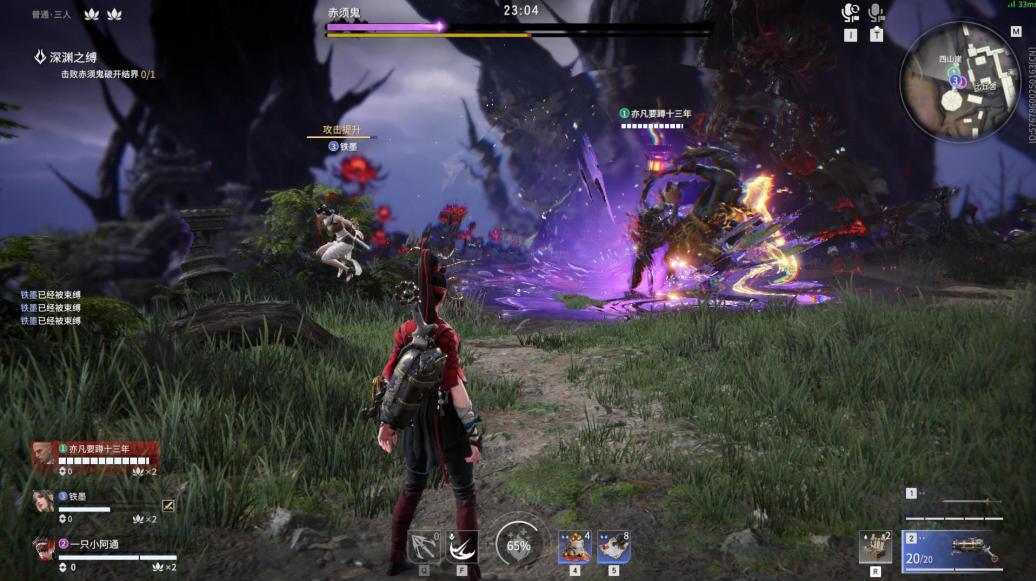Use the repair kit box item

(875, 547)
